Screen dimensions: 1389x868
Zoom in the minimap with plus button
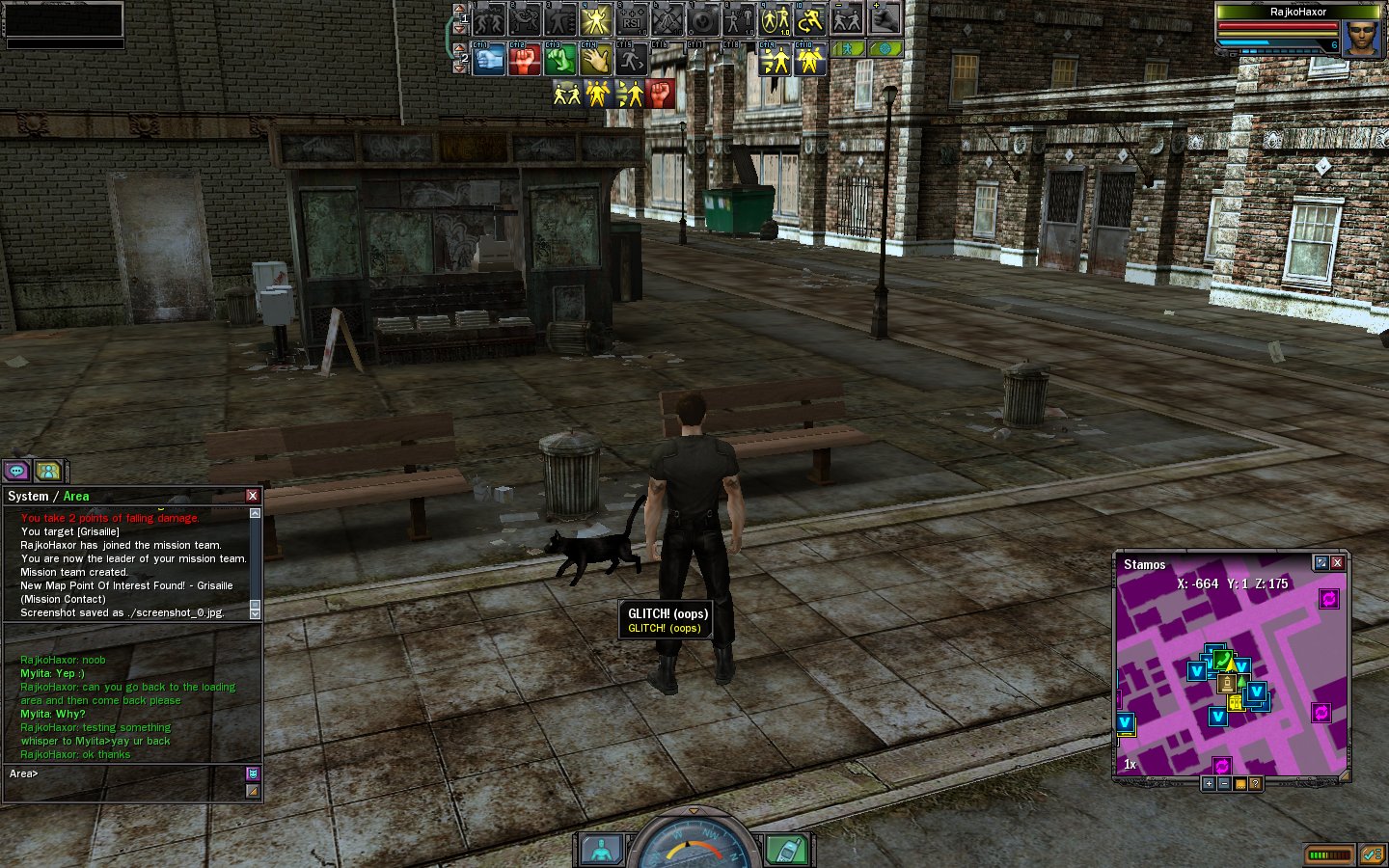1209,783
